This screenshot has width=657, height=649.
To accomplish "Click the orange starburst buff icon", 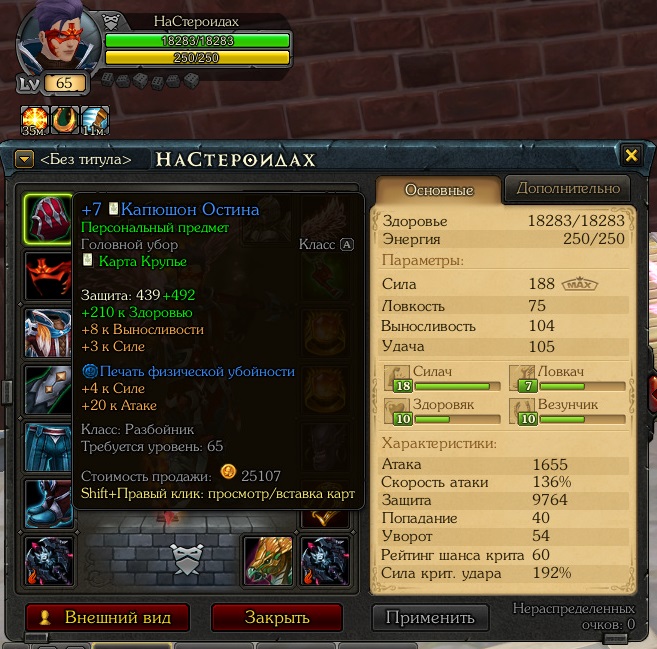I will (35, 119).
